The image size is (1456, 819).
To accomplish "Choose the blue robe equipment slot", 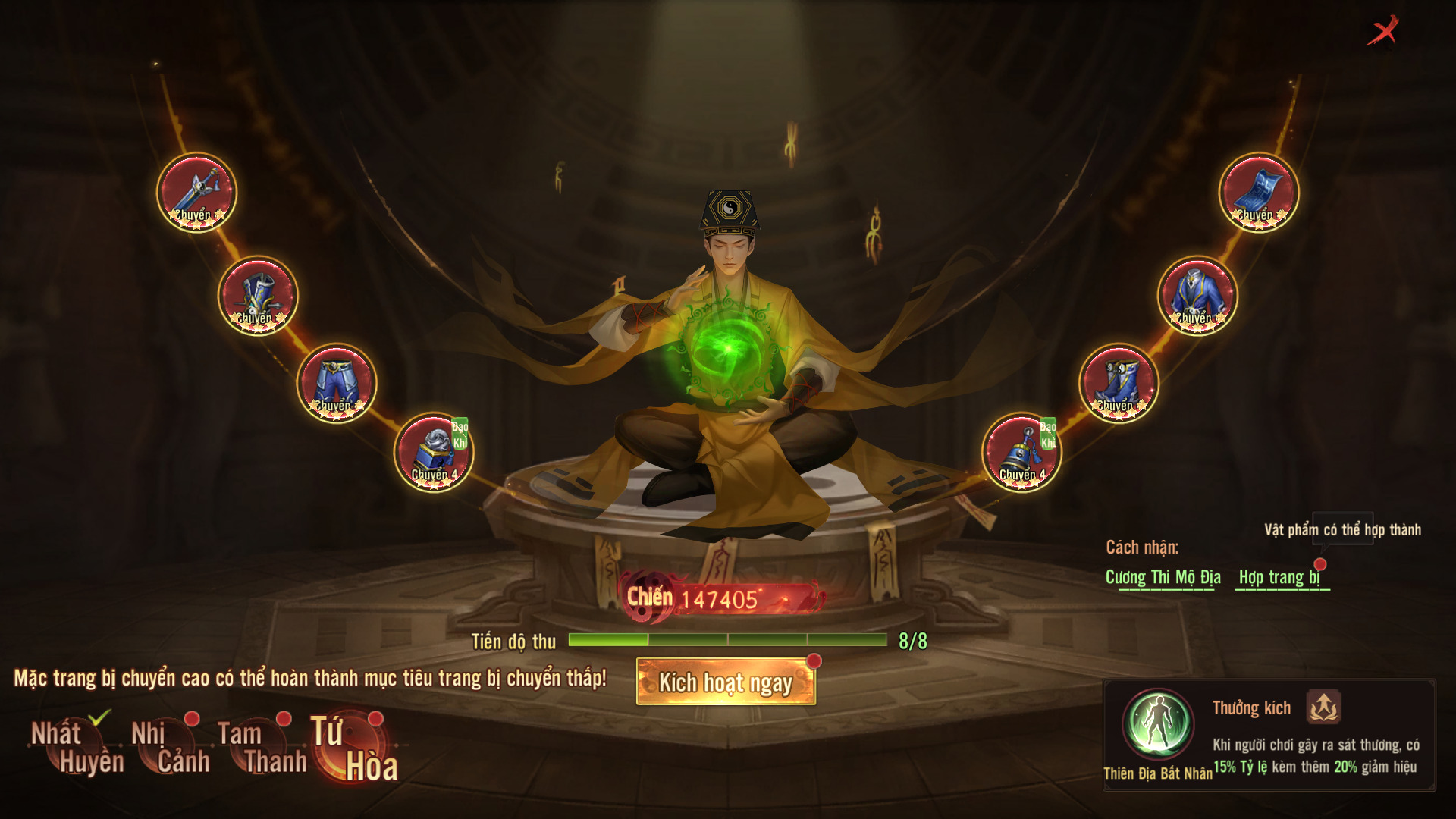I will pos(1197,296).
